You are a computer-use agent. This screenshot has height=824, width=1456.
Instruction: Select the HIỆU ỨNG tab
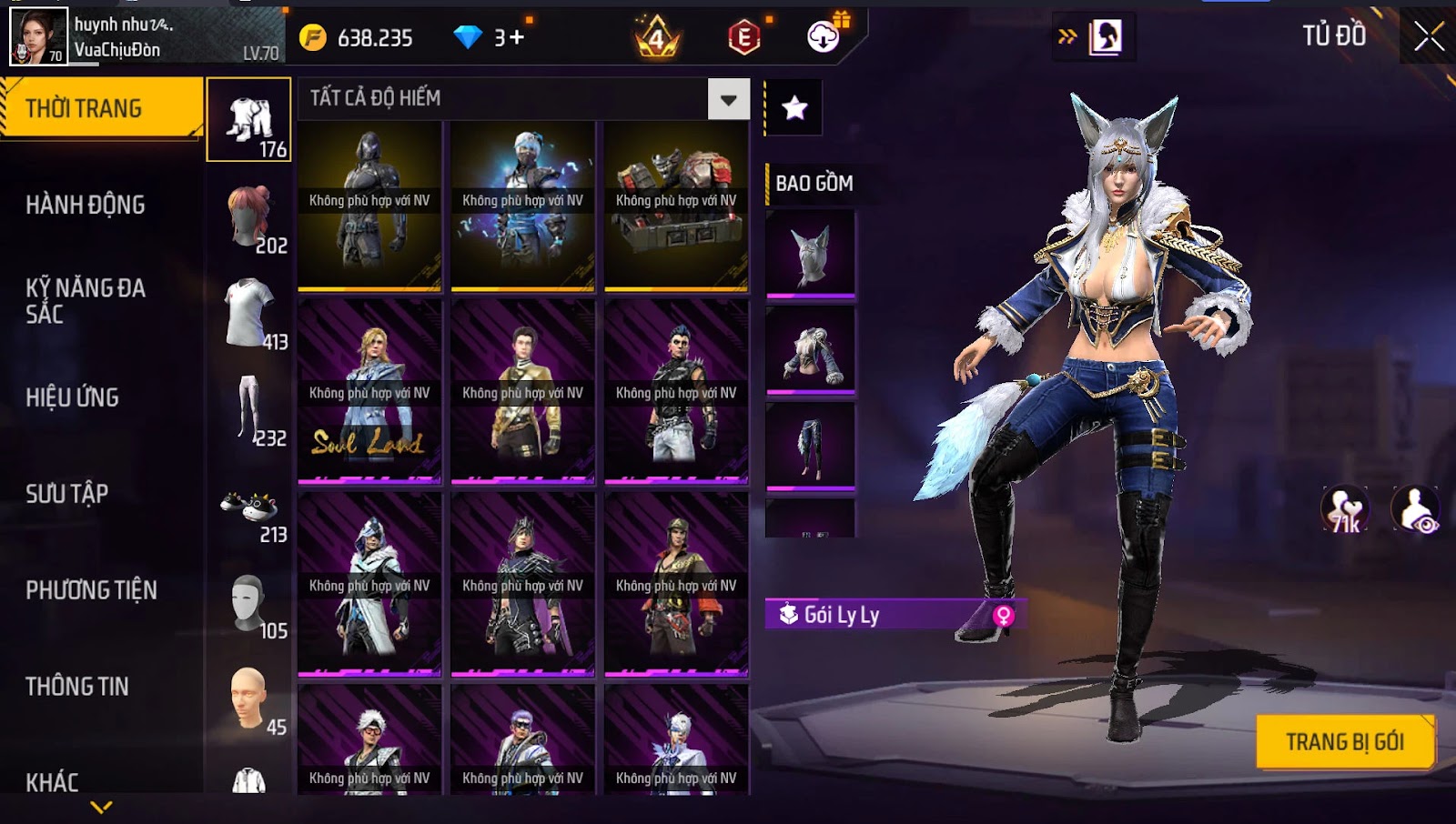[x=73, y=397]
